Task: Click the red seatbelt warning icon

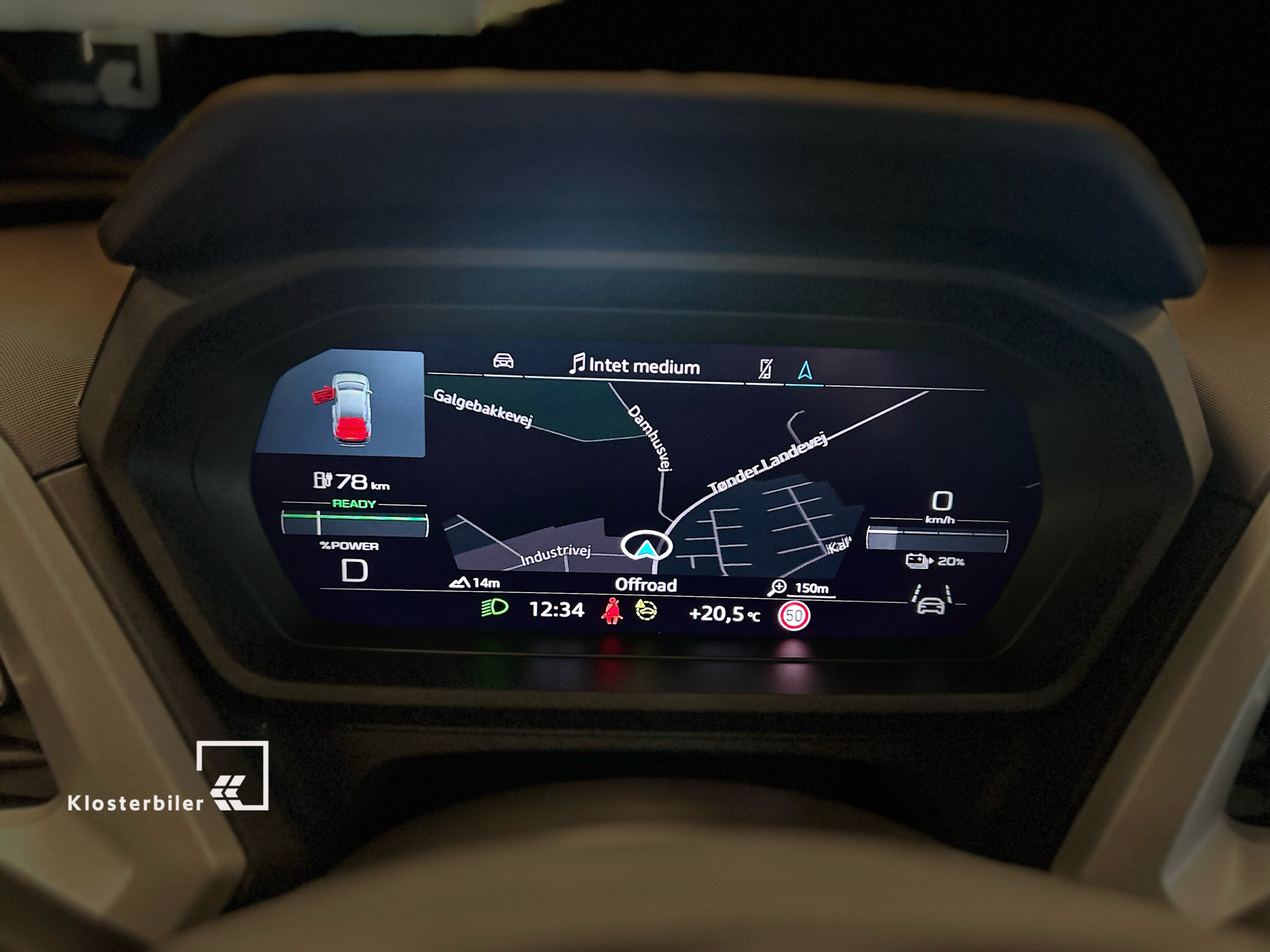Action: point(612,611)
